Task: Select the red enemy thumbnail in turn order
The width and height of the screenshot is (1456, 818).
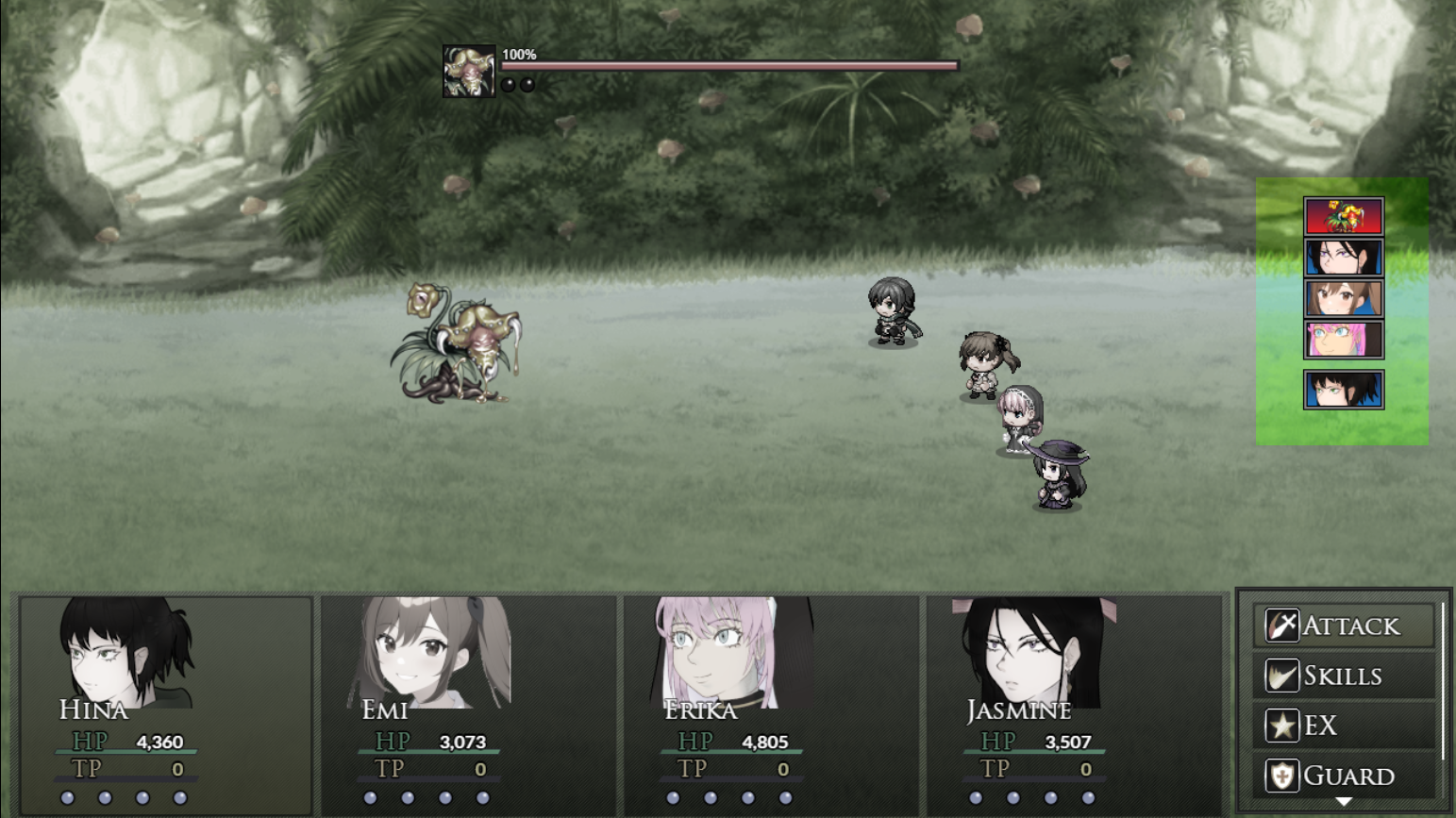Action: coord(1344,214)
